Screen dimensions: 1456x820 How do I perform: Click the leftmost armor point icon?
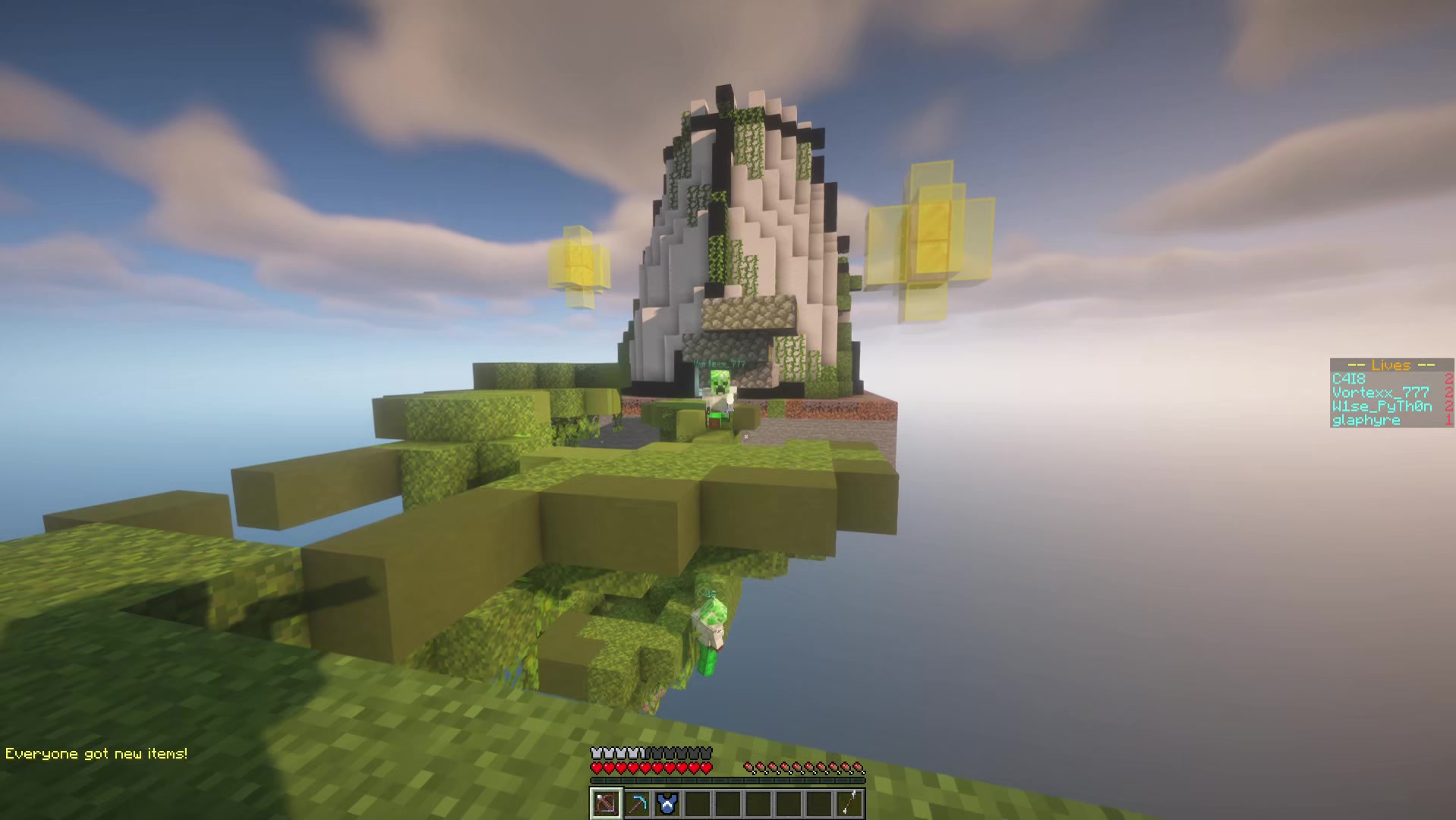596,753
